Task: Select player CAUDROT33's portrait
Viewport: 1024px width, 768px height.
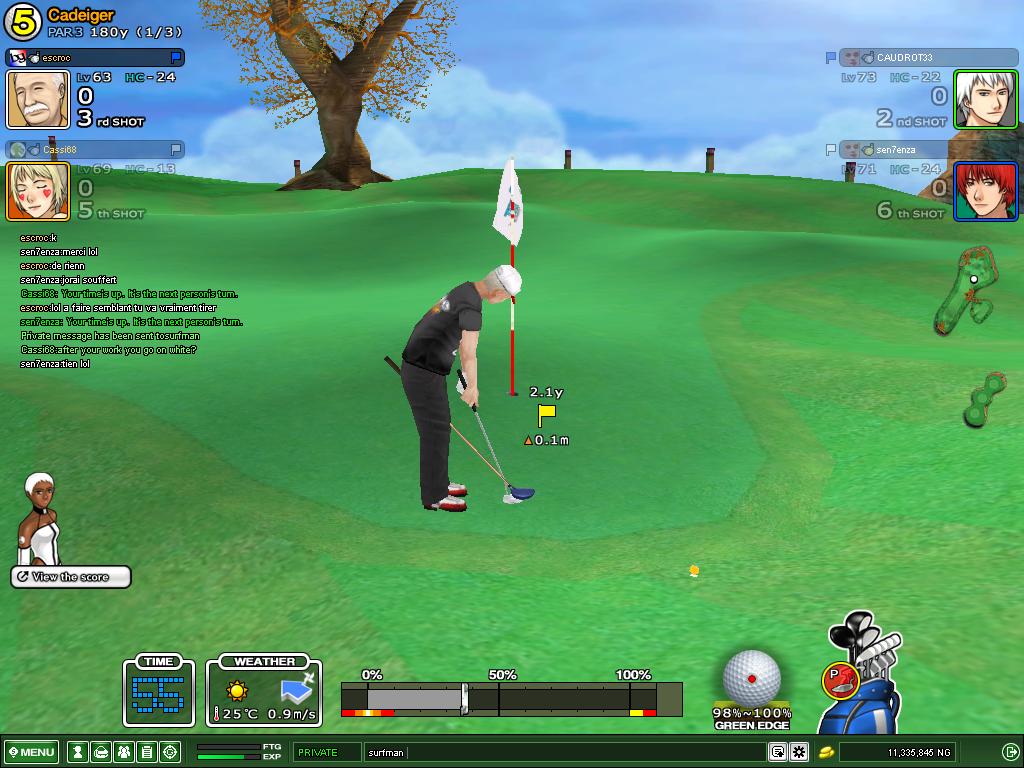Action: tap(985, 100)
